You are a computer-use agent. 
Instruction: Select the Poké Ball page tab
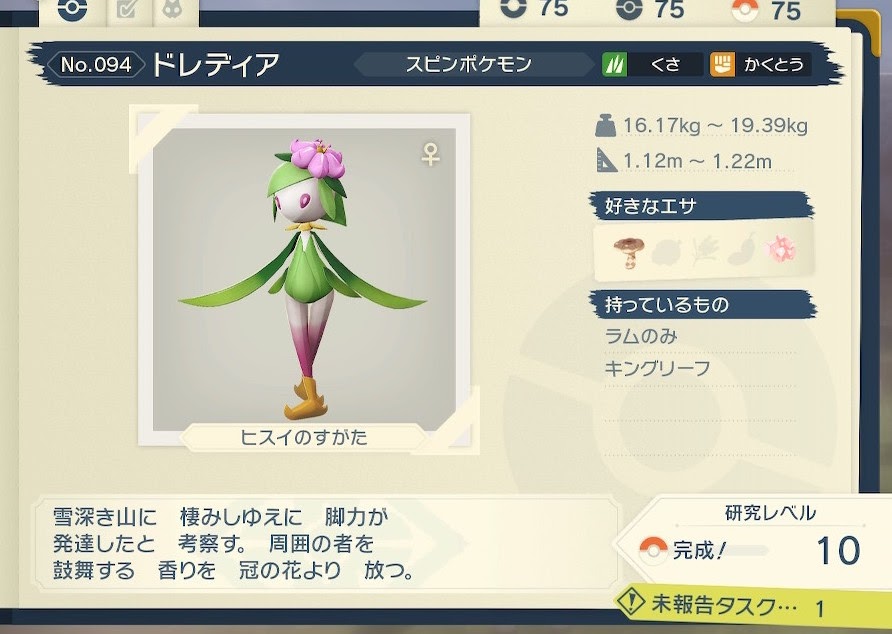point(73,11)
